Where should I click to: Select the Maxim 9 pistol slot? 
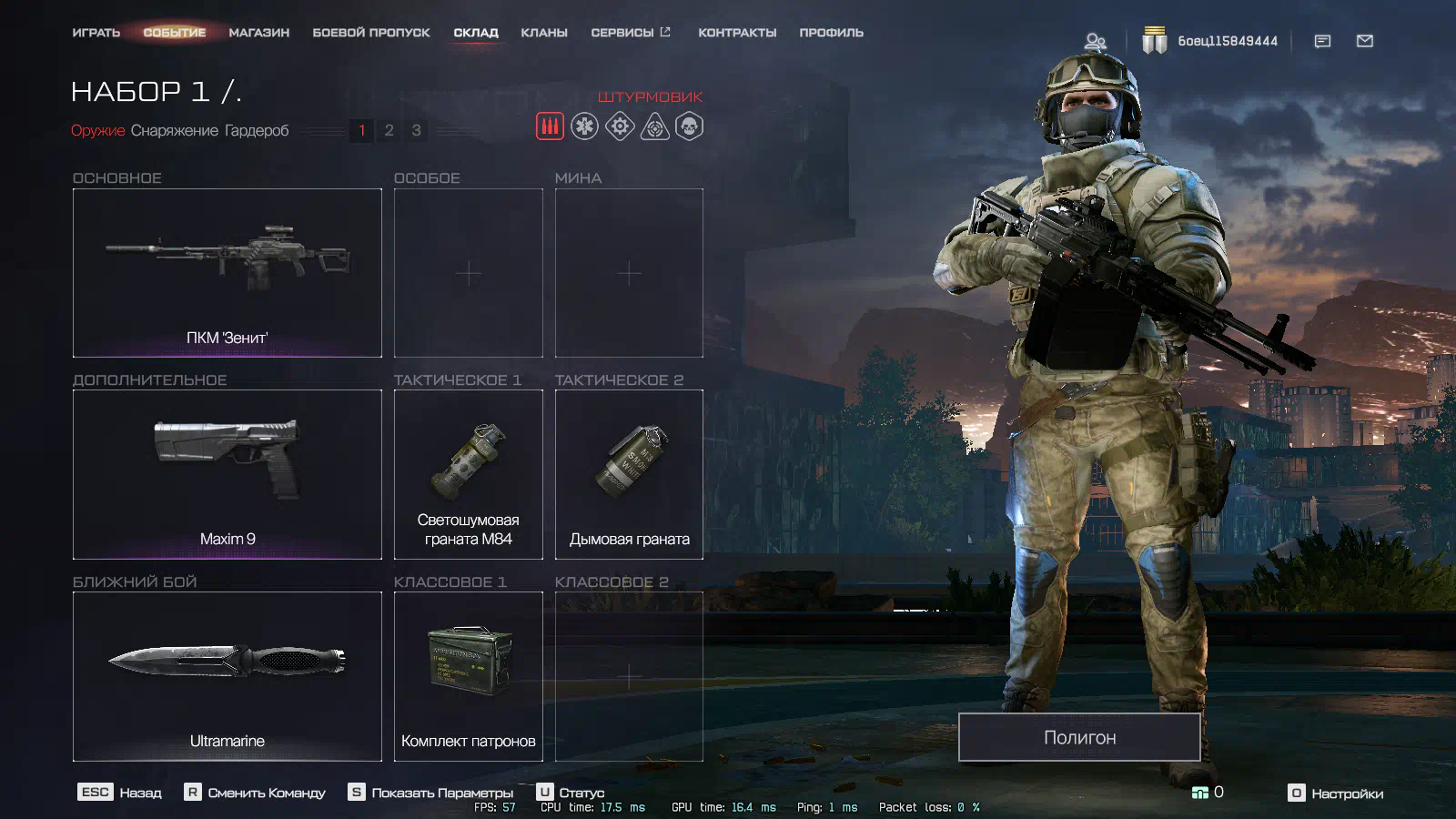227,474
